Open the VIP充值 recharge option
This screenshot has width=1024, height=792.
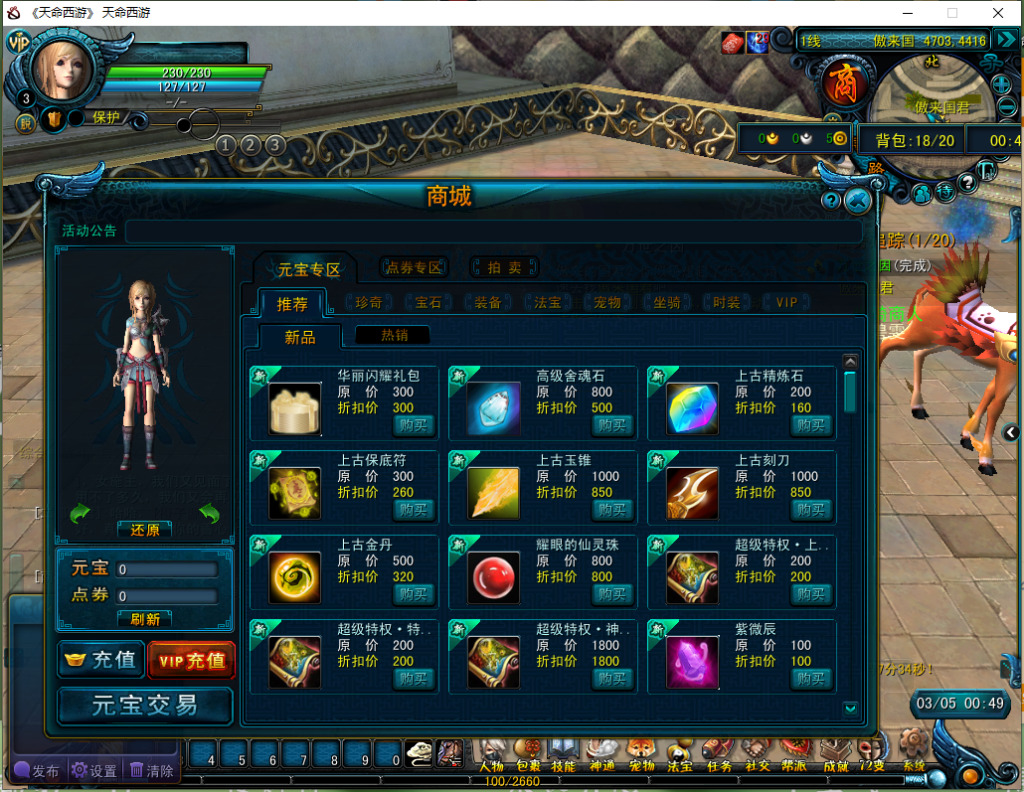pyautogui.click(x=191, y=660)
